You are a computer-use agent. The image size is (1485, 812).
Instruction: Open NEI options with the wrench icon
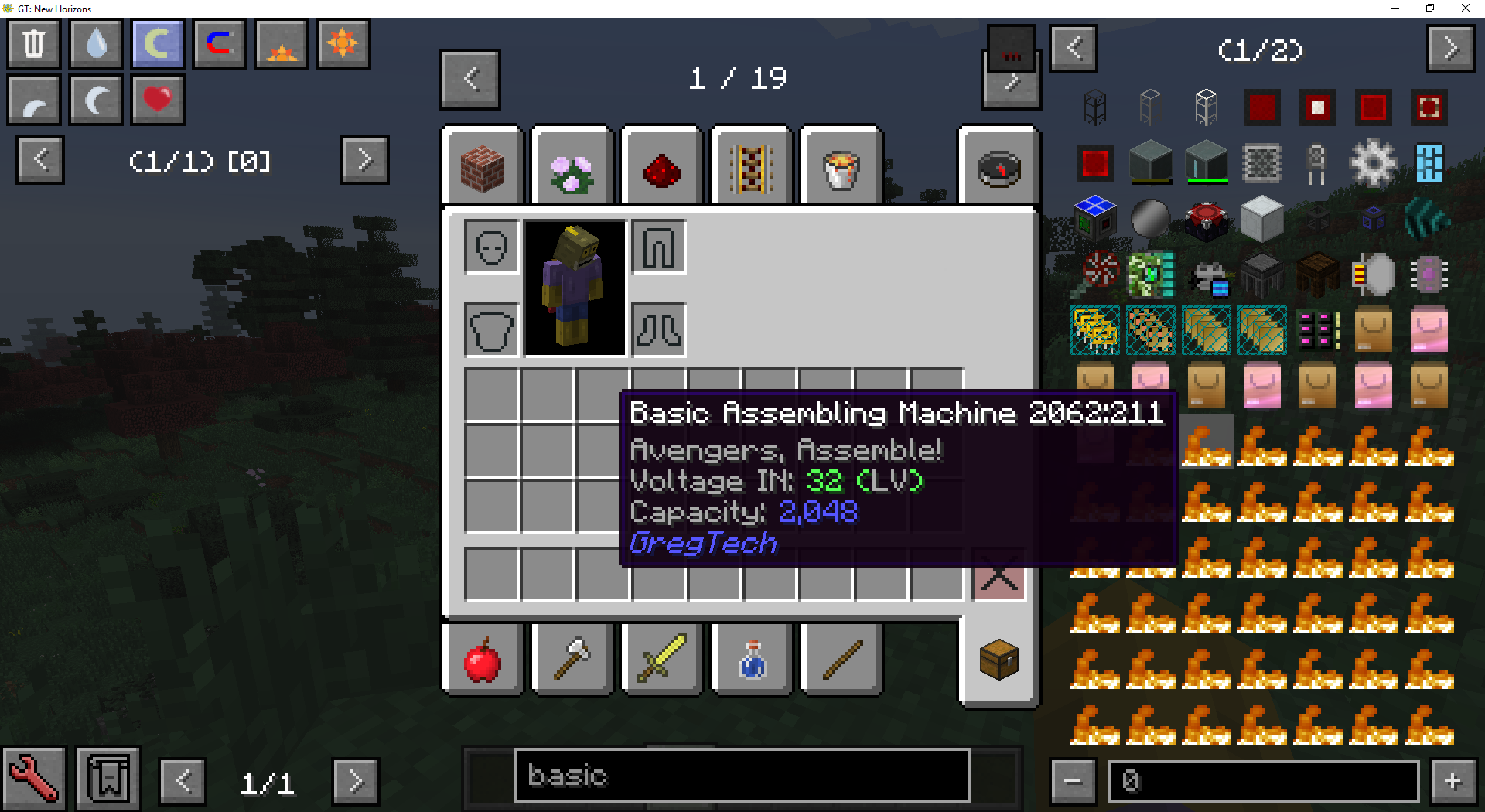click(35, 779)
